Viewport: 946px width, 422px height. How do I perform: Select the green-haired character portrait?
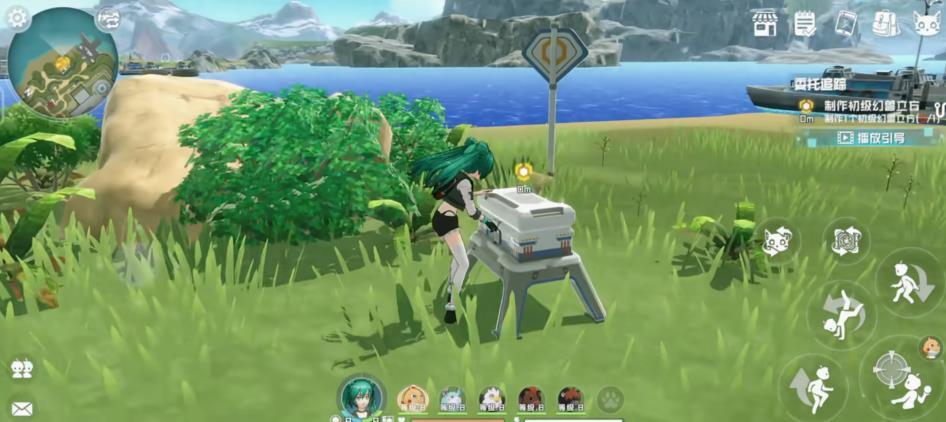[361, 397]
